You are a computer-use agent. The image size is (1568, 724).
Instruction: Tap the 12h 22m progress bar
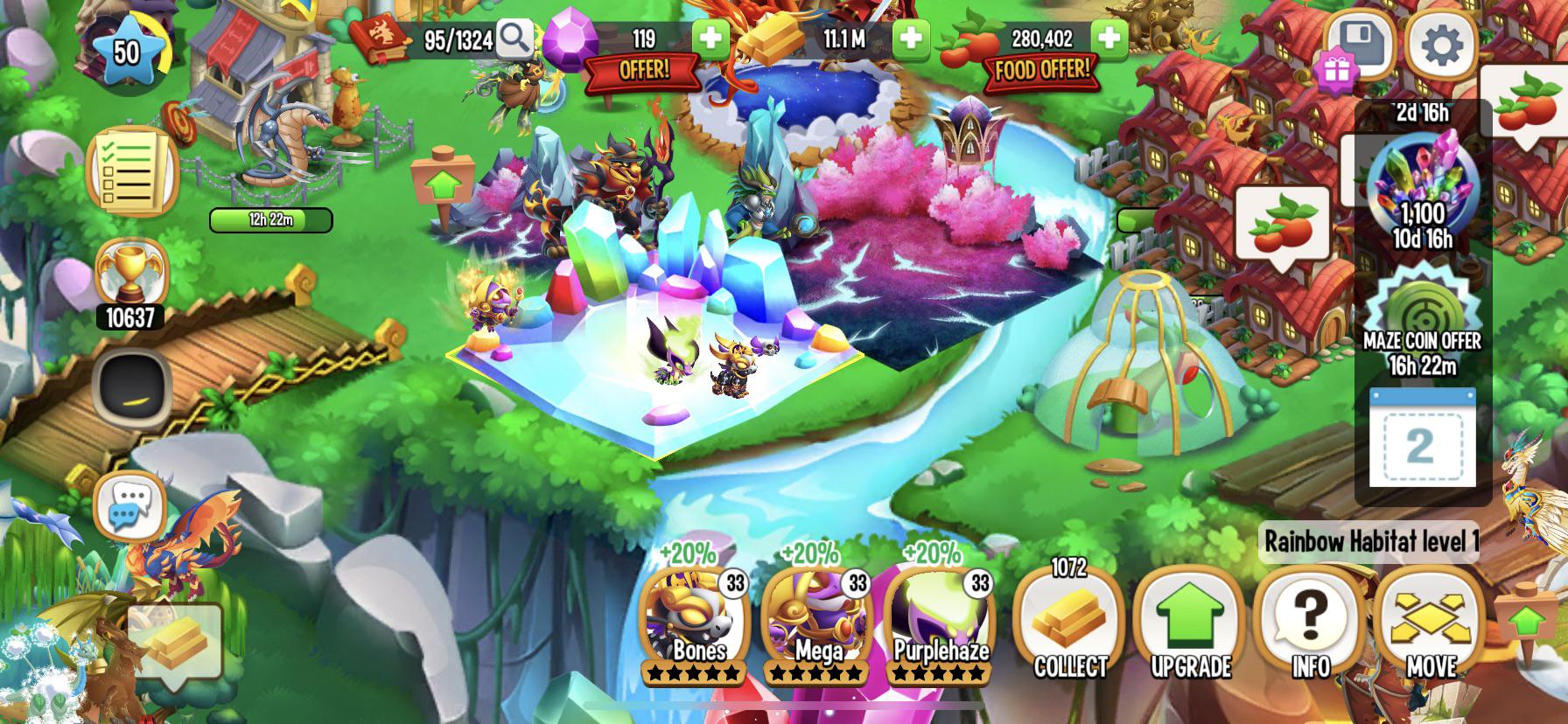coord(271,221)
